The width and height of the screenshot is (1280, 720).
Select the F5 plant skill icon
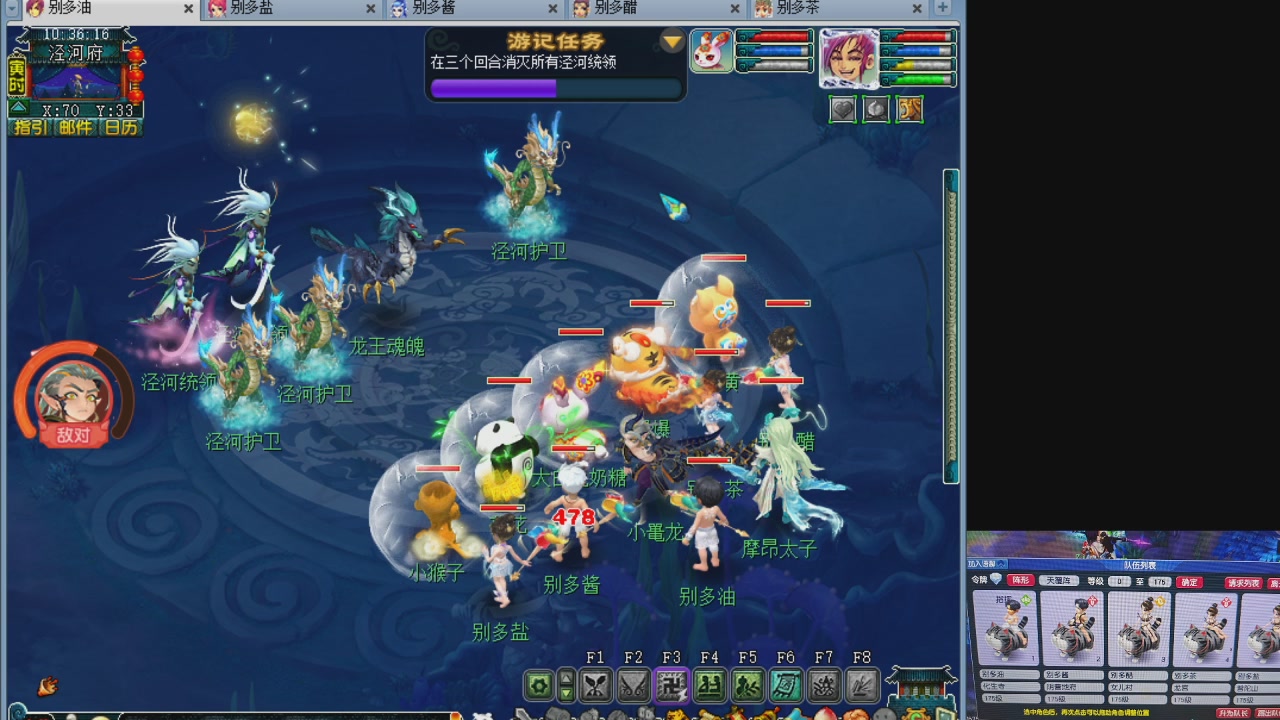(x=747, y=685)
